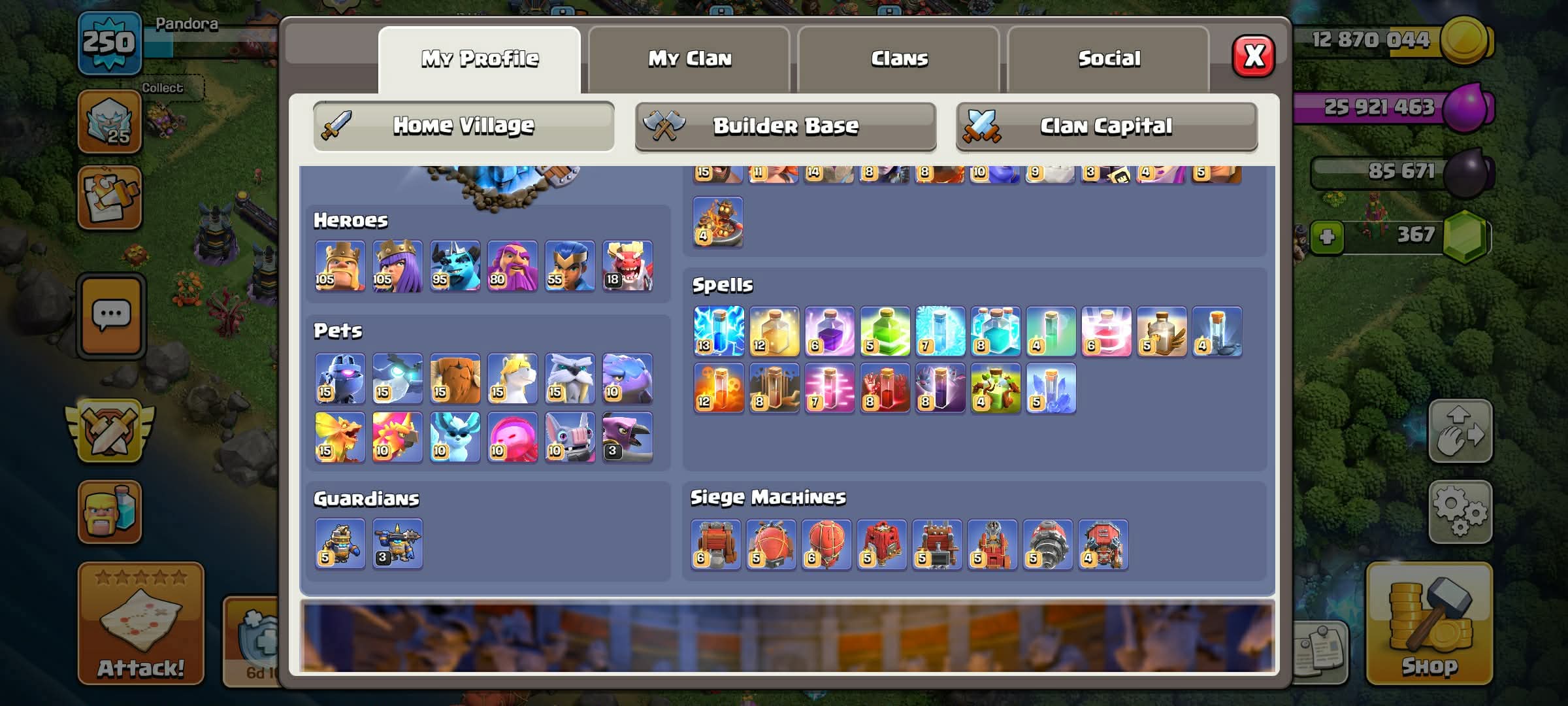
Task: Open the Clans tab
Action: (899, 59)
